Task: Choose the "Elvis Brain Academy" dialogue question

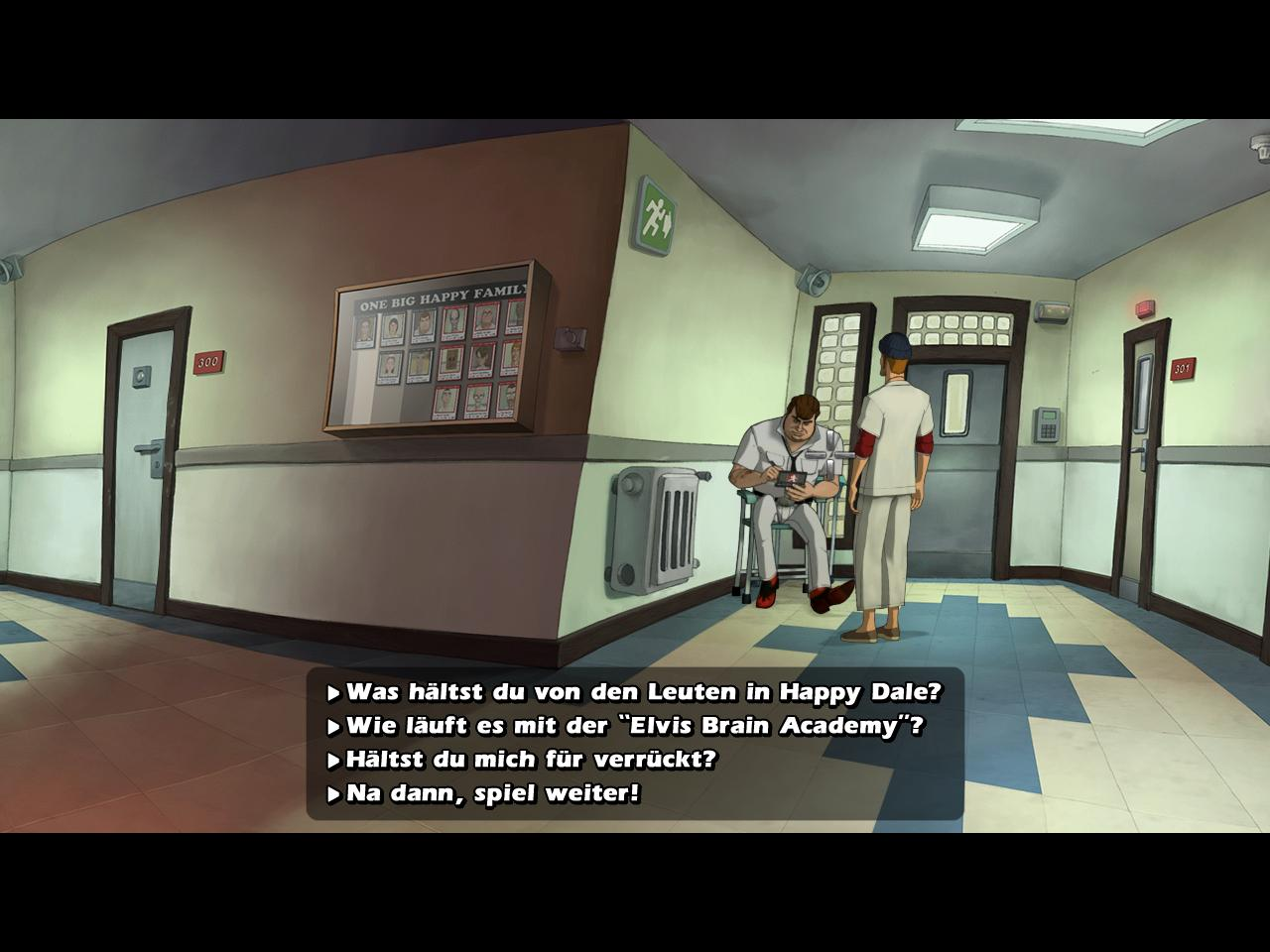Action: (x=634, y=725)
